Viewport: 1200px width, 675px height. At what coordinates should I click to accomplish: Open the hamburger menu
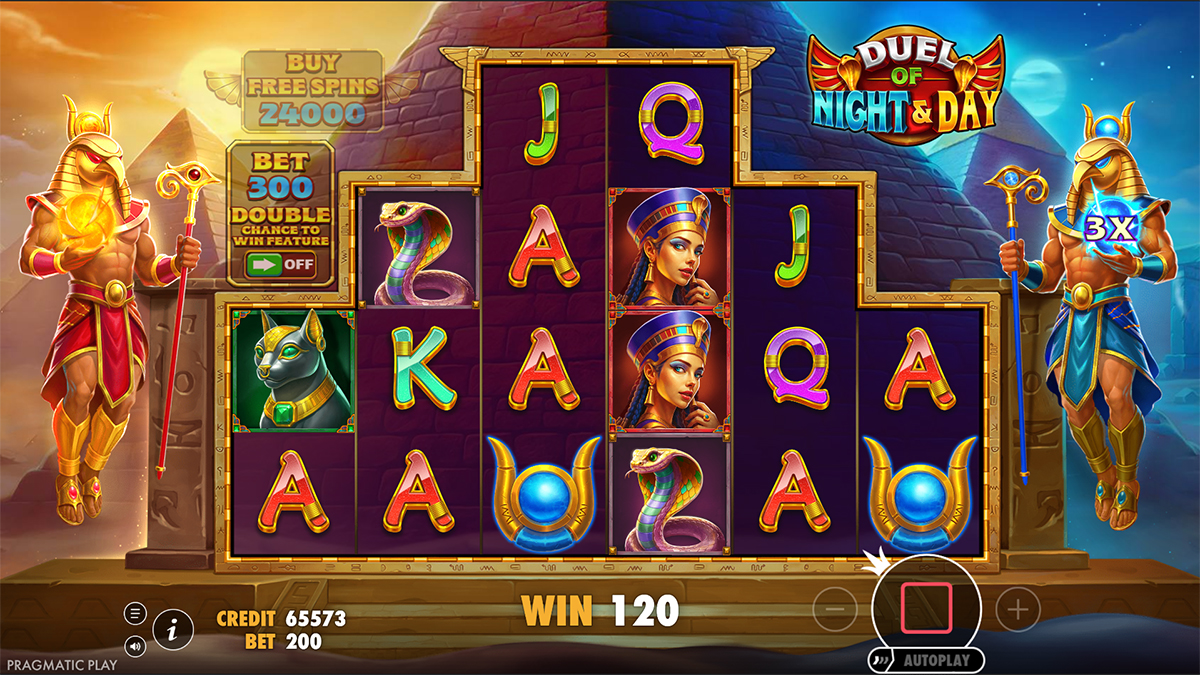tap(136, 613)
